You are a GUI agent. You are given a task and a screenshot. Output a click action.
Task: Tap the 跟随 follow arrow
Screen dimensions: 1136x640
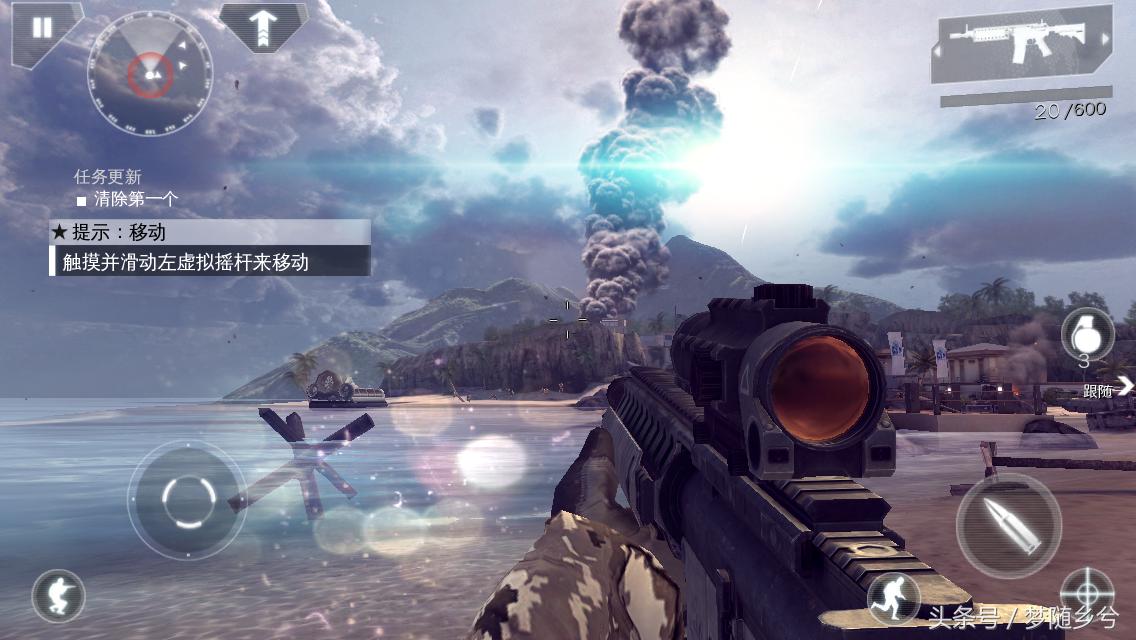(1123, 386)
